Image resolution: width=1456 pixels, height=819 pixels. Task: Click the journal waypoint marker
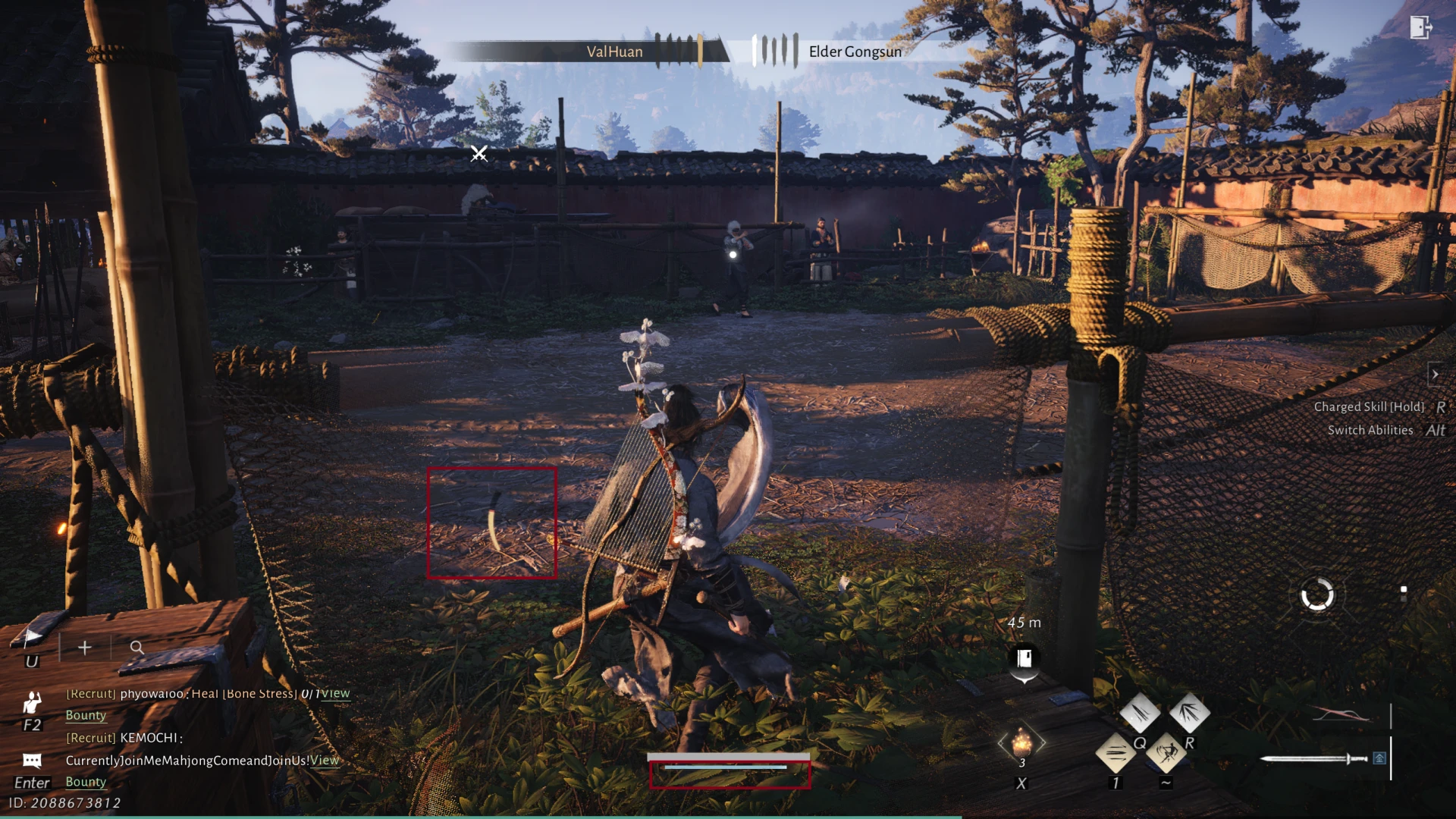click(x=1024, y=658)
